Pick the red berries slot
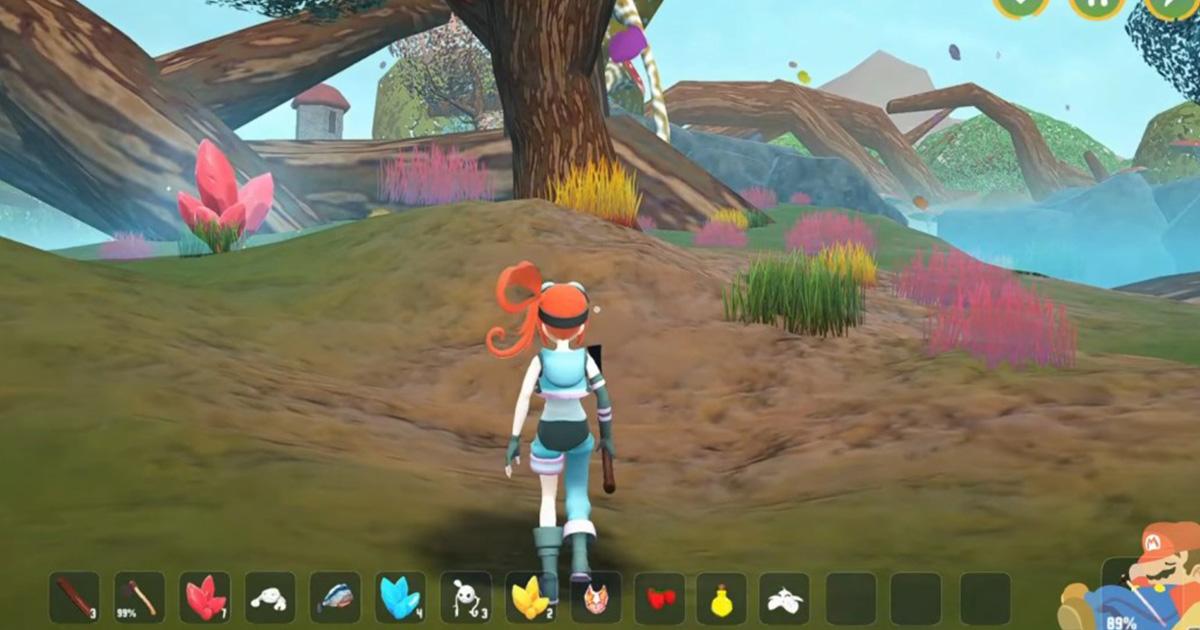 [660, 598]
